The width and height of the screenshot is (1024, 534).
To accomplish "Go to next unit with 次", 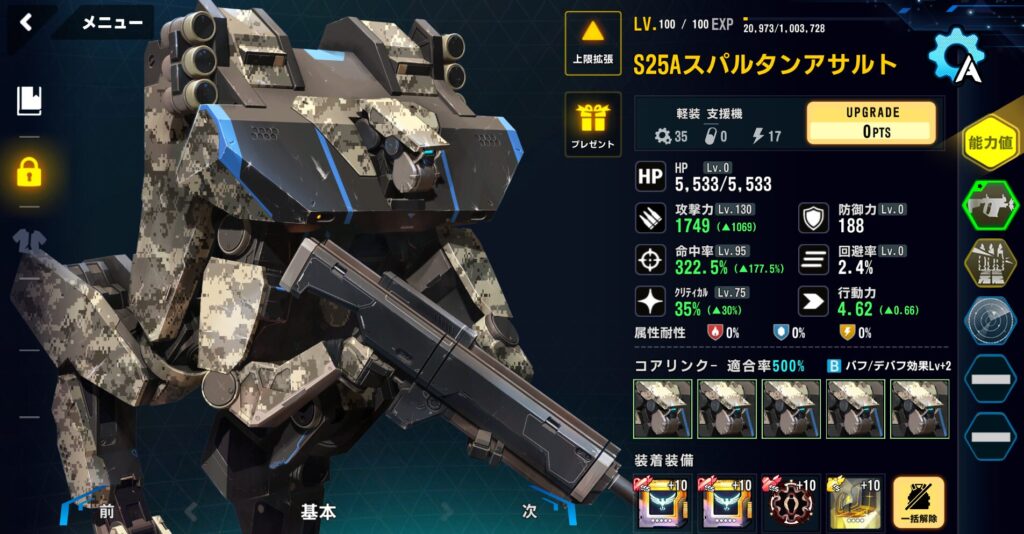I will 530,511.
